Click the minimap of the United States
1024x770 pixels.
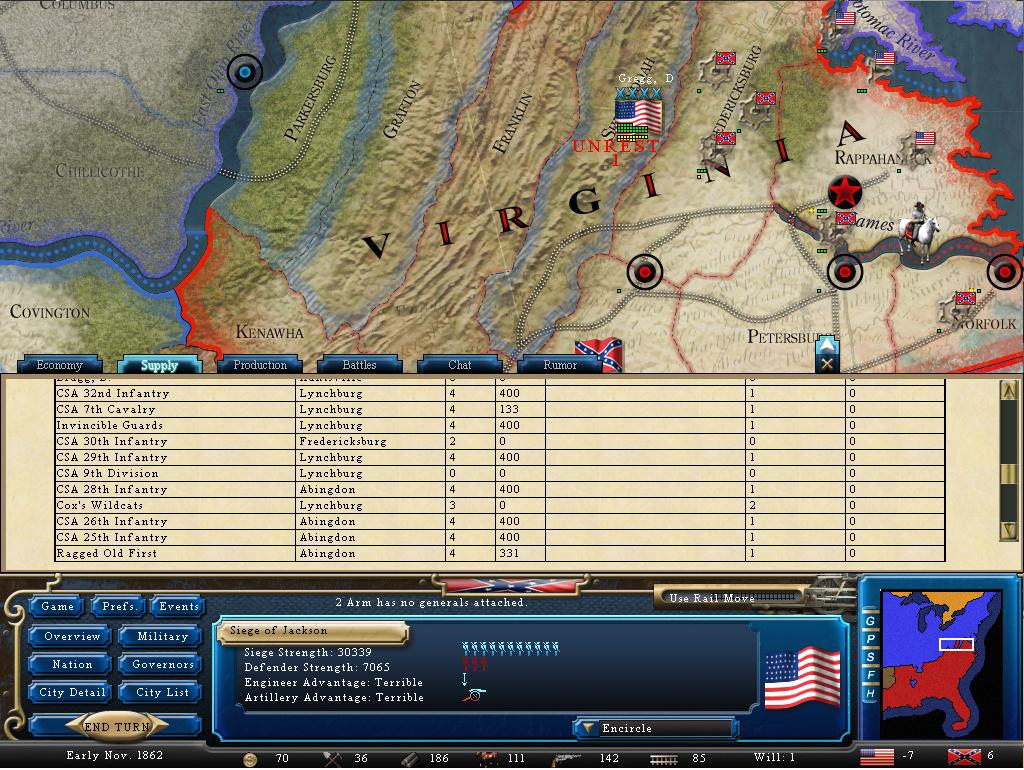pos(938,660)
